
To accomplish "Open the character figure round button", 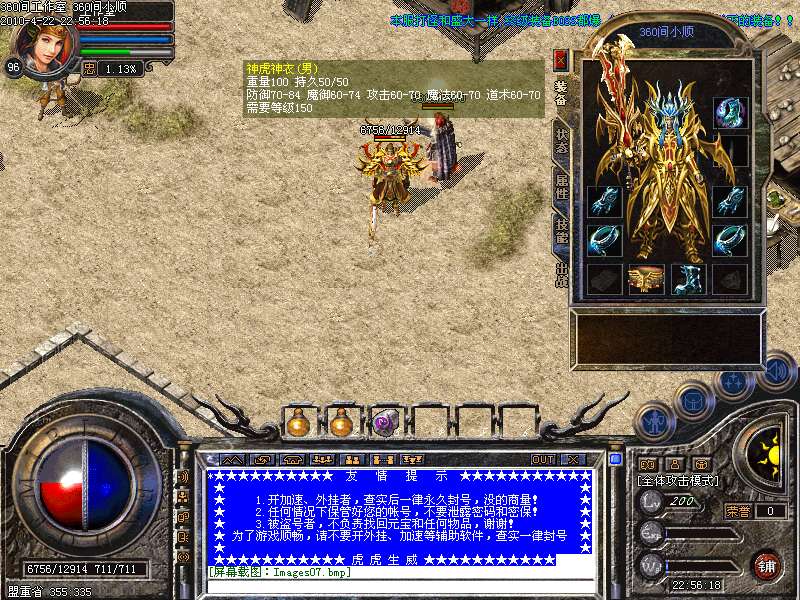I will pyautogui.click(x=655, y=423).
